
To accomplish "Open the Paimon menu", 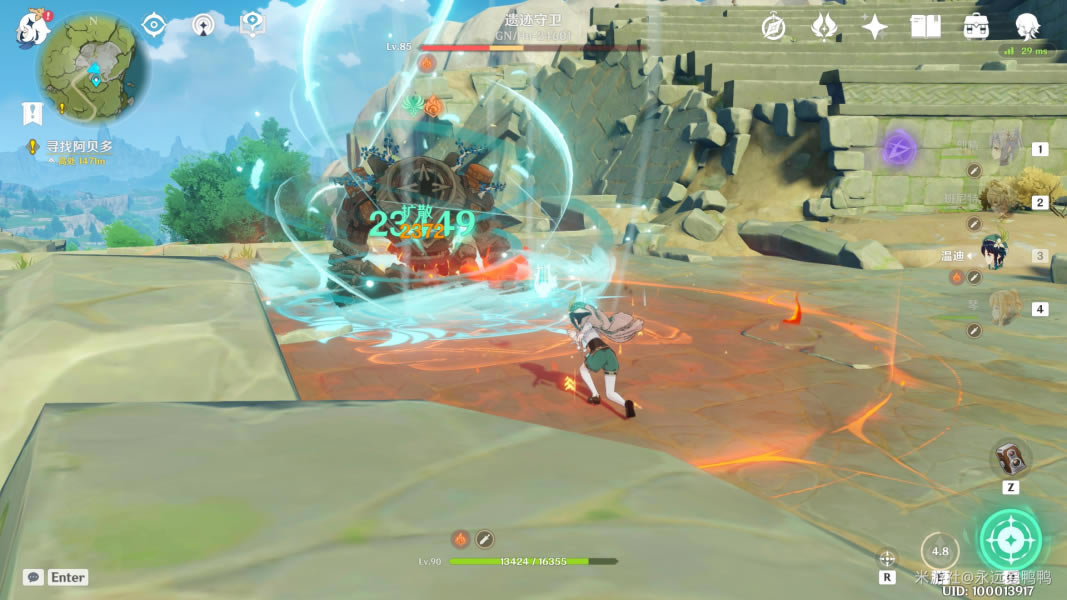I will [32, 28].
